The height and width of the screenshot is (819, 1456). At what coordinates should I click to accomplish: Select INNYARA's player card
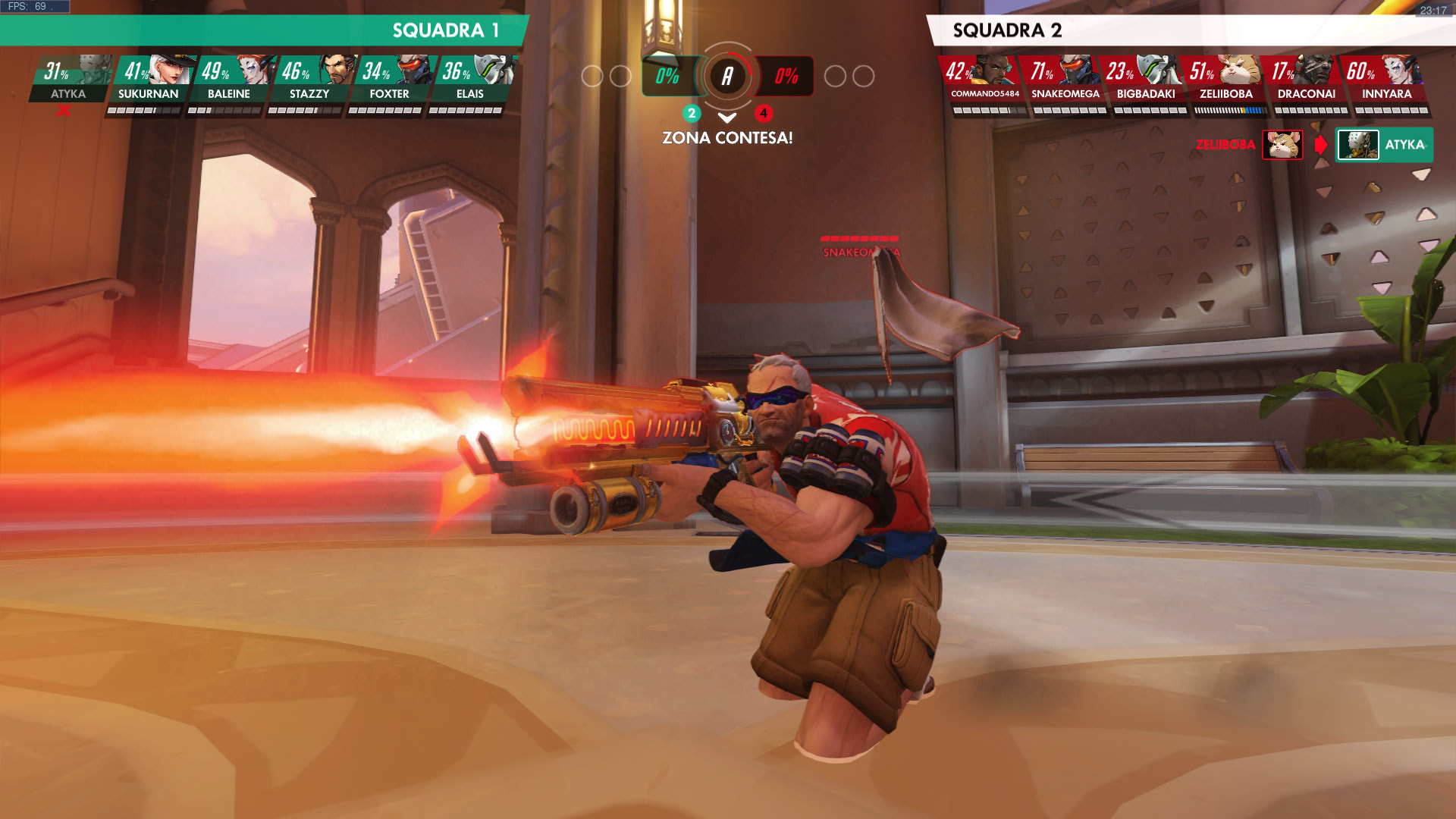1386,80
